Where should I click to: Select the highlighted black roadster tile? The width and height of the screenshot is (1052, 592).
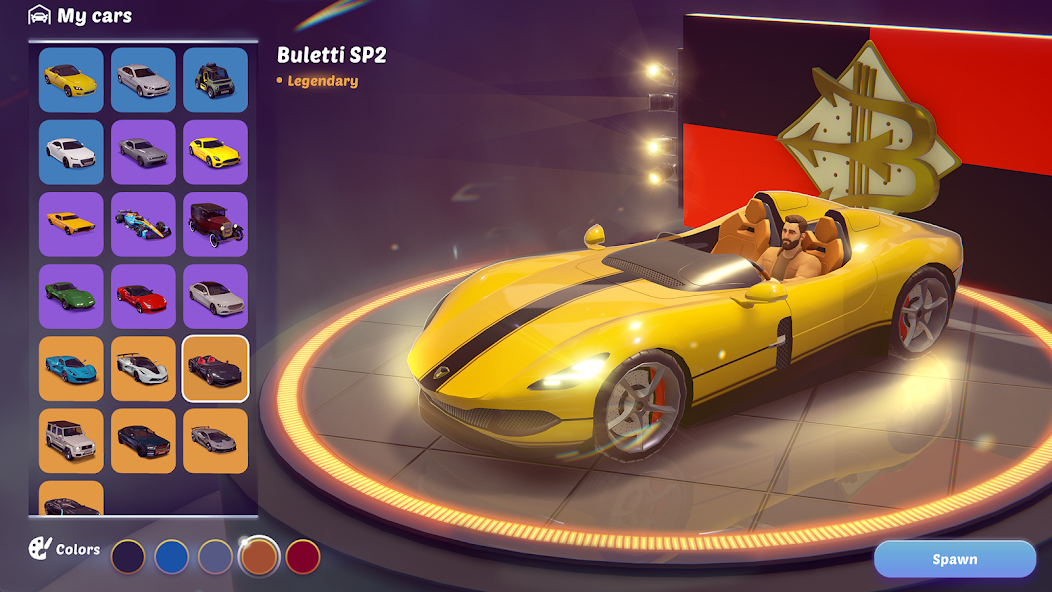[x=215, y=368]
